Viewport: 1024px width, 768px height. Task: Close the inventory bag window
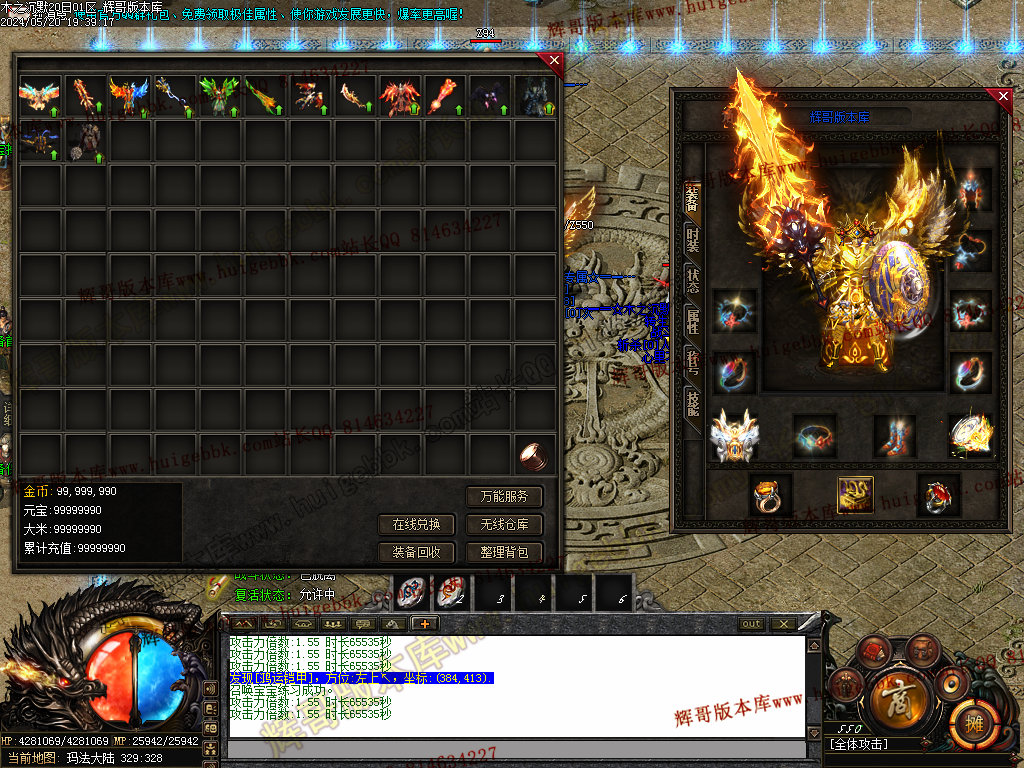pos(553,62)
